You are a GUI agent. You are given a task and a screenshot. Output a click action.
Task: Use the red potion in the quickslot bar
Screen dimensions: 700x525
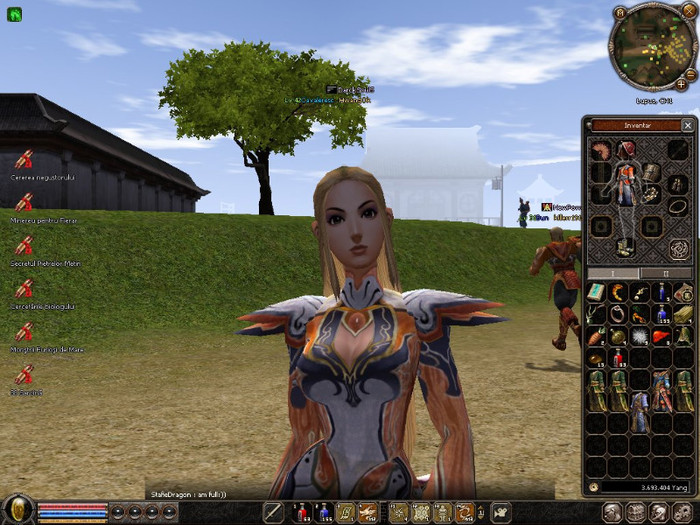pos(301,513)
